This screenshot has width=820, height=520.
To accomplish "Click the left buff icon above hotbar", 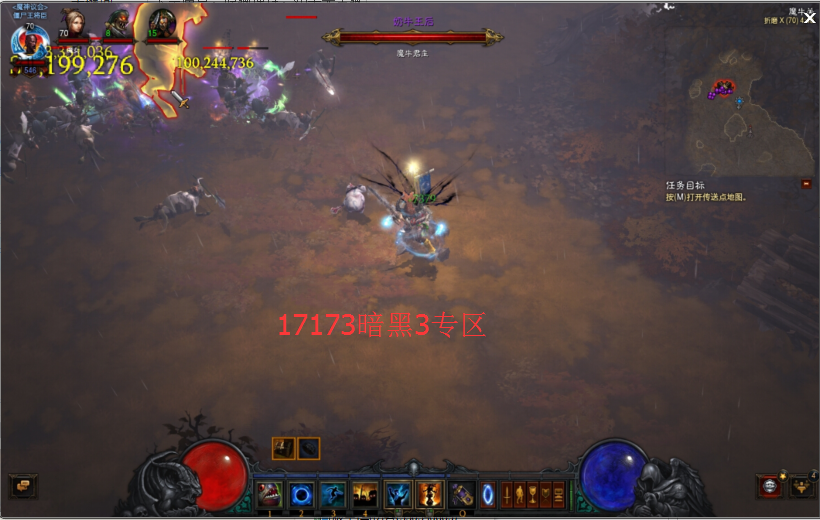I will pyautogui.click(x=284, y=448).
